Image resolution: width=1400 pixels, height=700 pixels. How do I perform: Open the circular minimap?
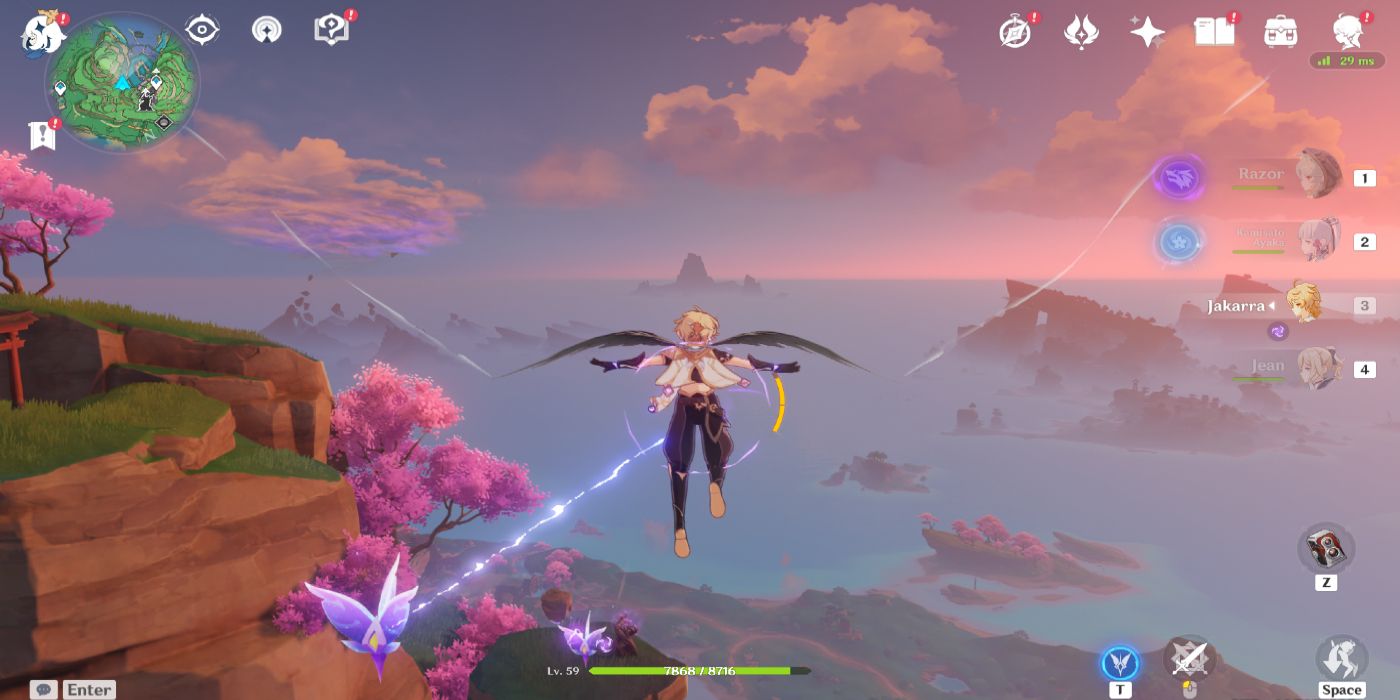122,82
